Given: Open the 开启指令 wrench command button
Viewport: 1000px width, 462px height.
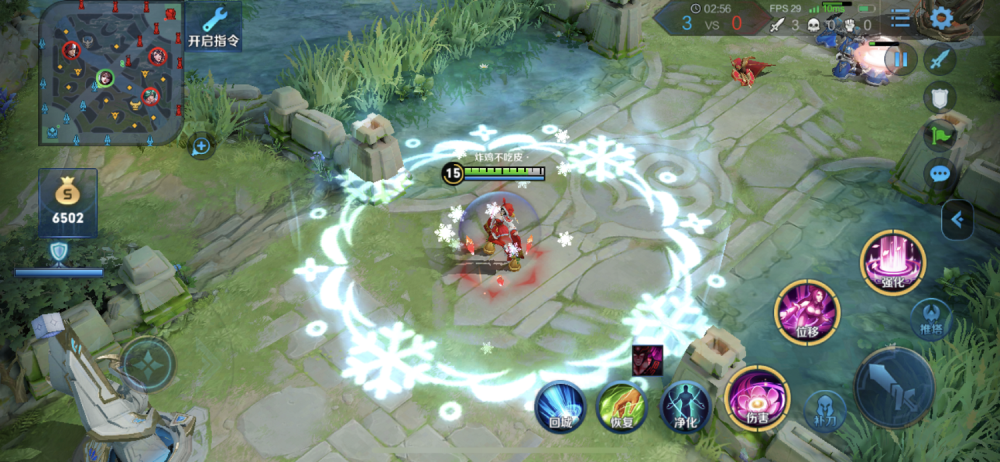Looking at the screenshot, I should click(x=214, y=27).
